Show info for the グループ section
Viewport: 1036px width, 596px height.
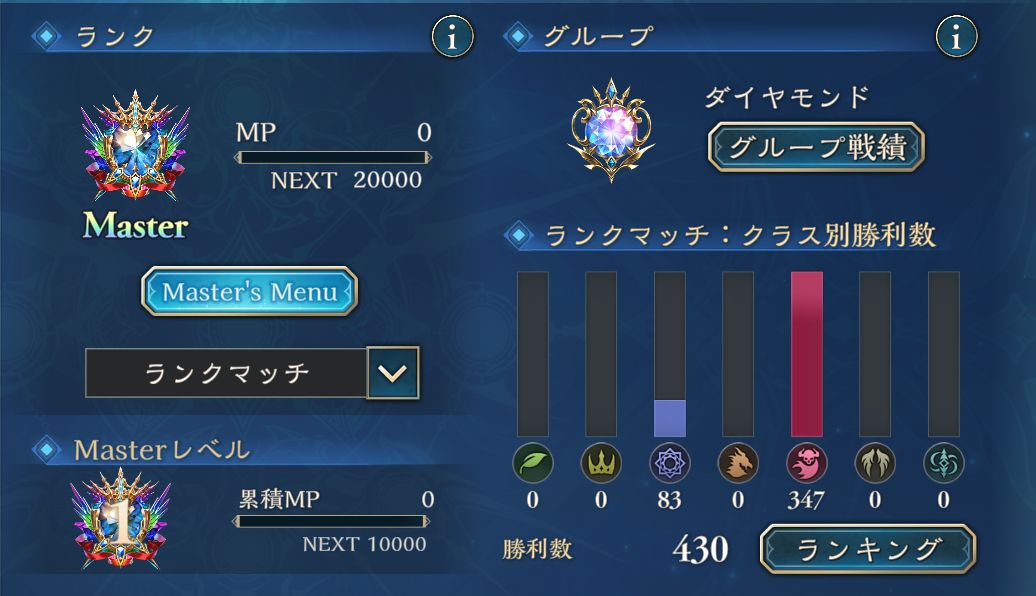(956, 37)
